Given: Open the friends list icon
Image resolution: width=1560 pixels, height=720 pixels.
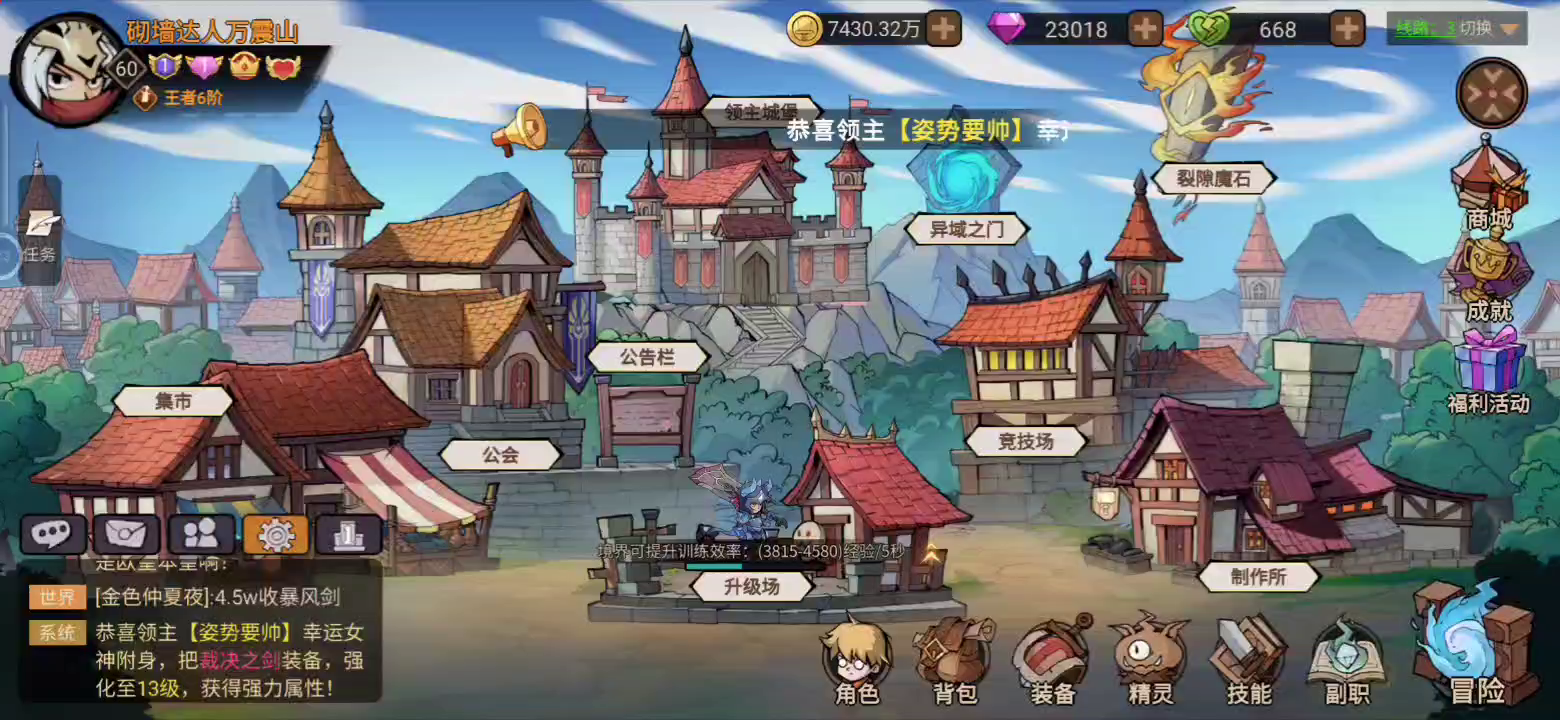Looking at the screenshot, I should coord(201,533).
